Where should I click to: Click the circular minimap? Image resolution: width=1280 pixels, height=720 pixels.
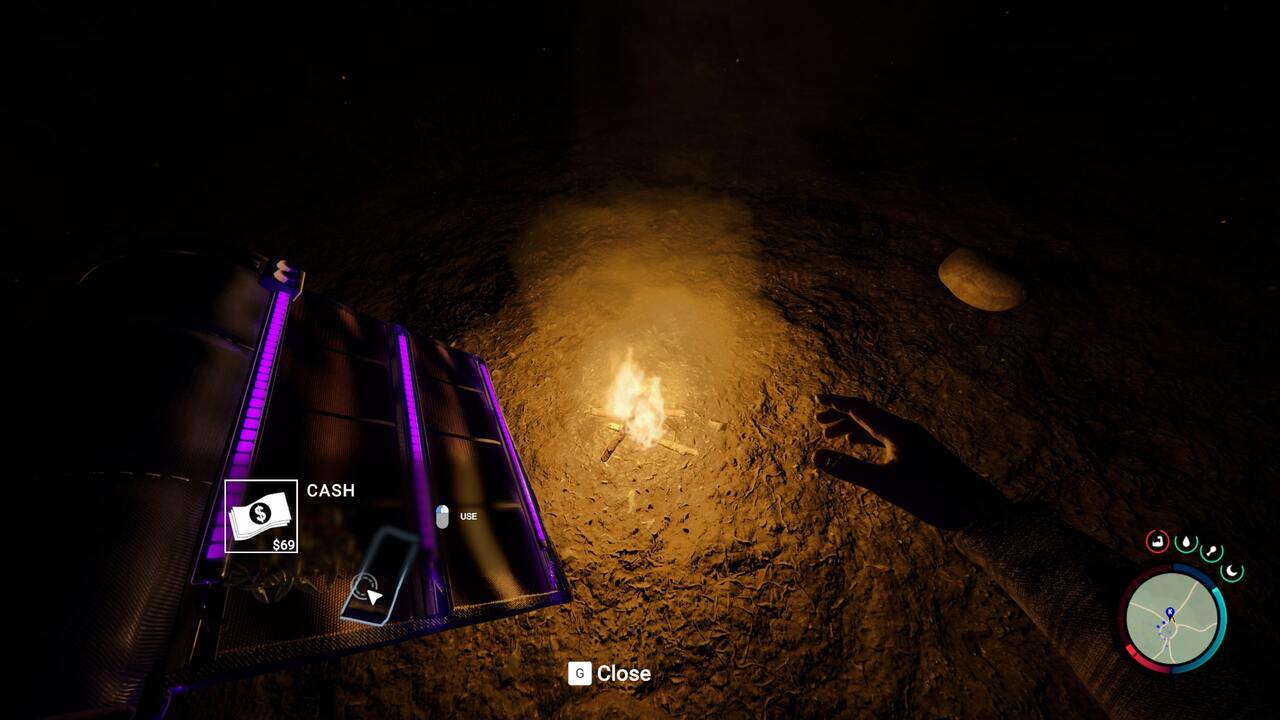(1172, 619)
